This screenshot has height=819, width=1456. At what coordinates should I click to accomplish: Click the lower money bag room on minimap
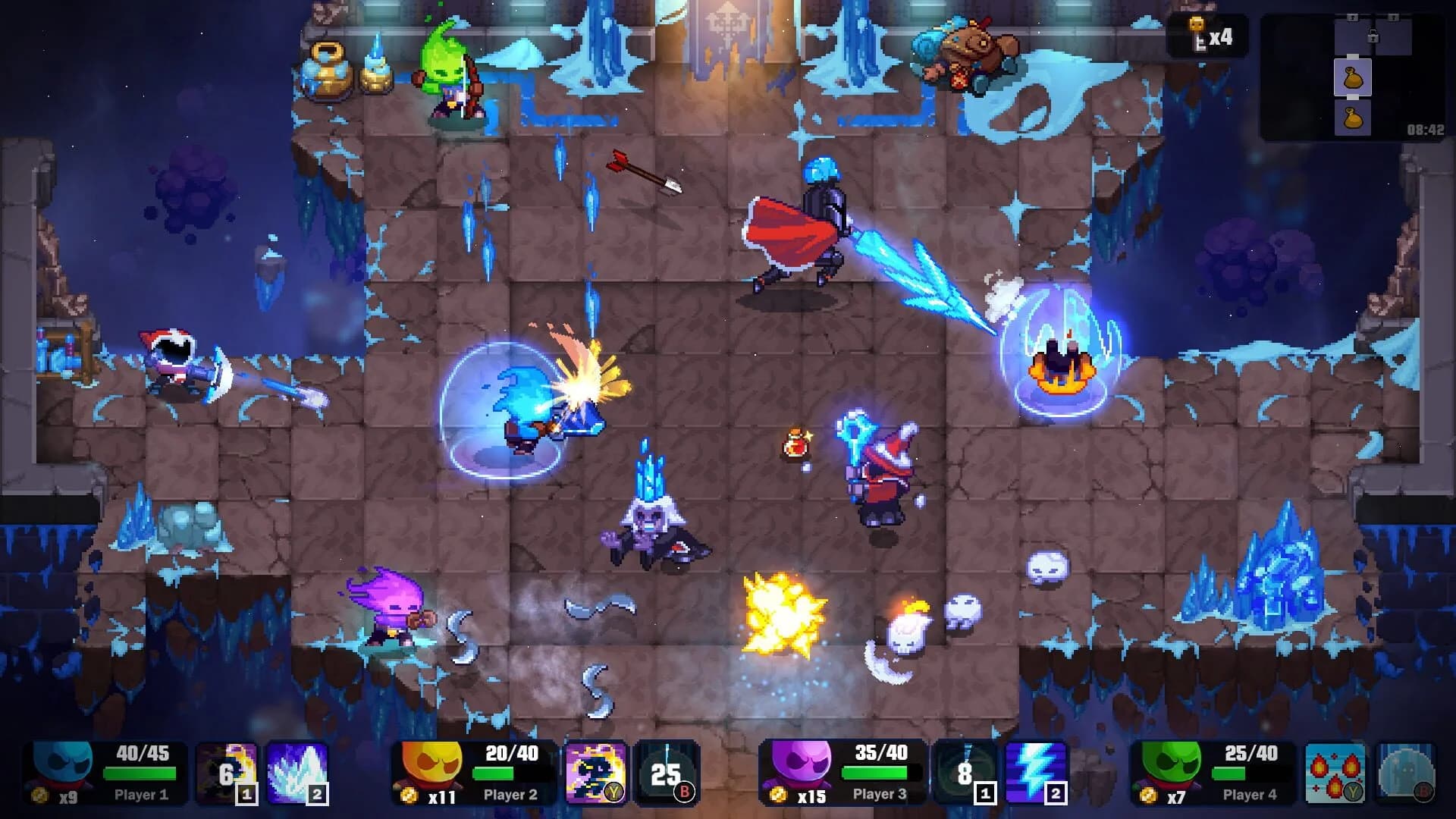point(1353,120)
